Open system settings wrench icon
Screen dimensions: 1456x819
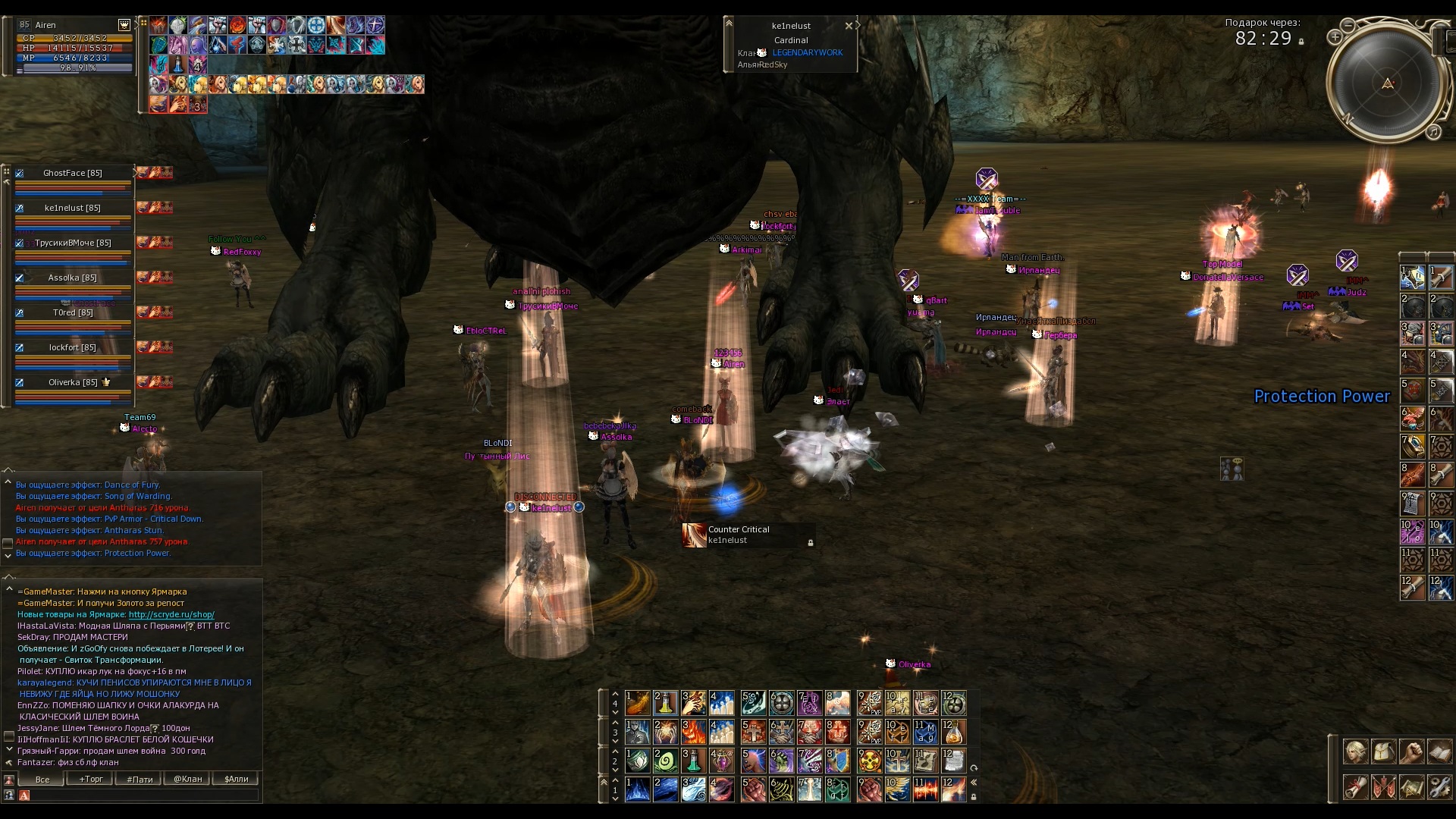pyautogui.click(x=1439, y=787)
